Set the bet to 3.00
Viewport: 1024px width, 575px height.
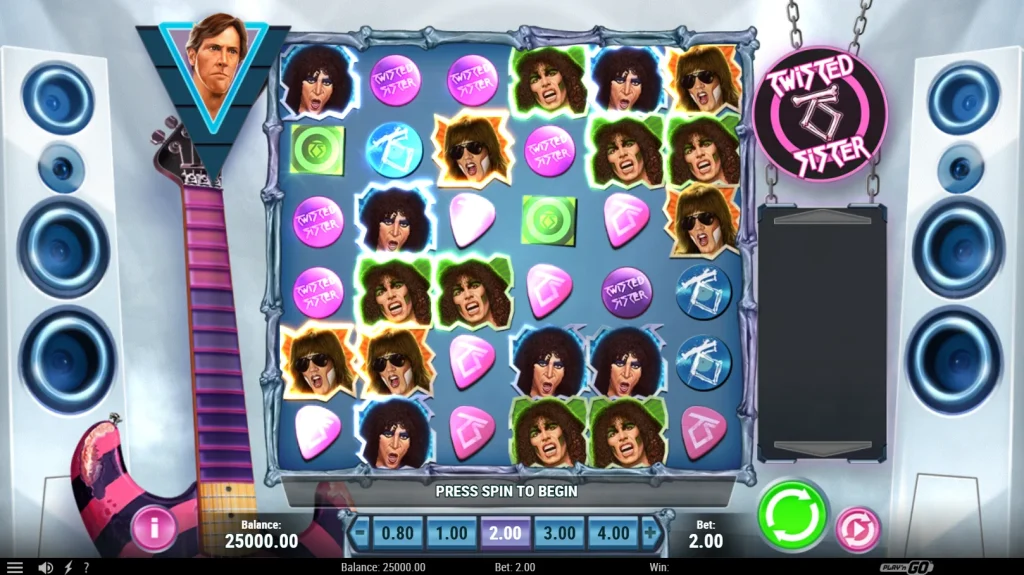pyautogui.click(x=559, y=533)
